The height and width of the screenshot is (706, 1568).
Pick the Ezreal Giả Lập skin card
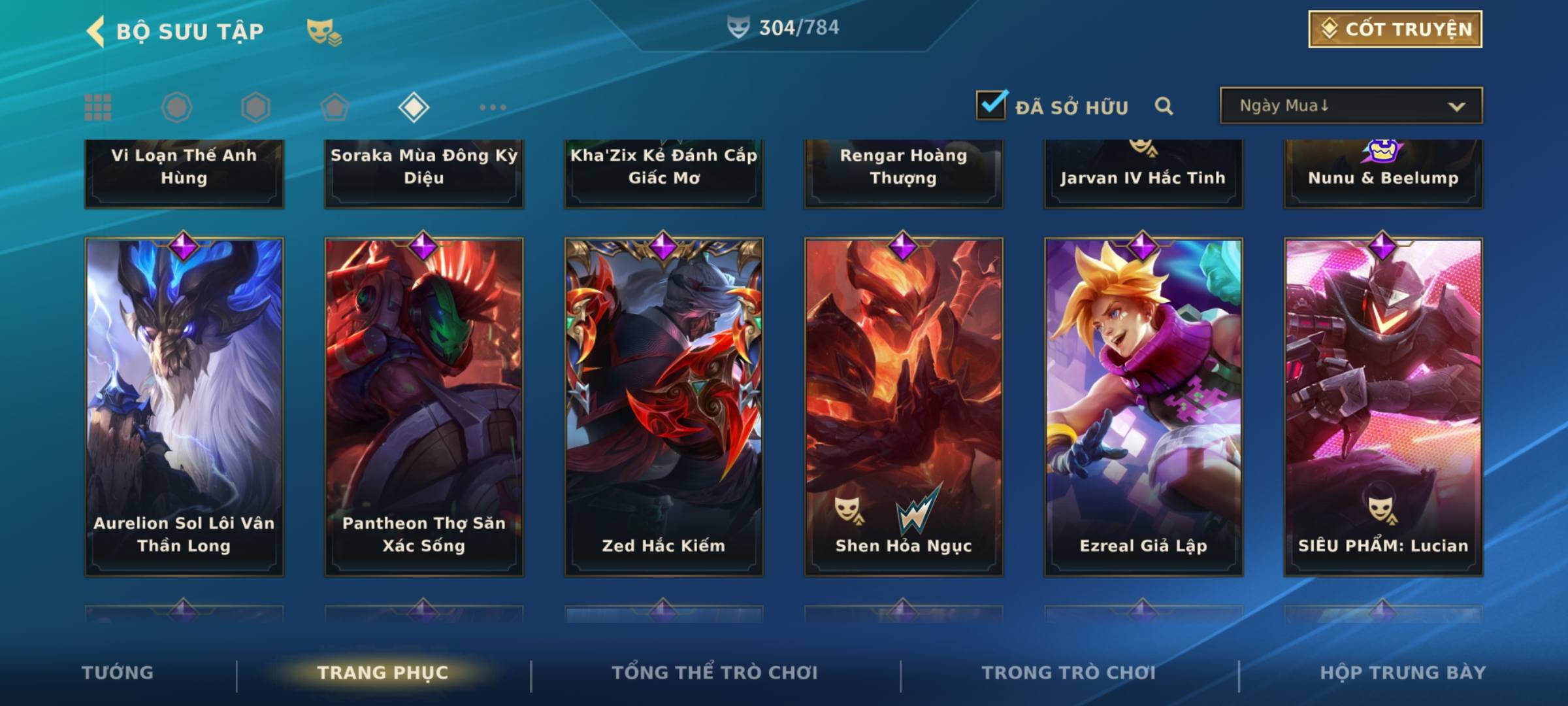coord(1143,405)
